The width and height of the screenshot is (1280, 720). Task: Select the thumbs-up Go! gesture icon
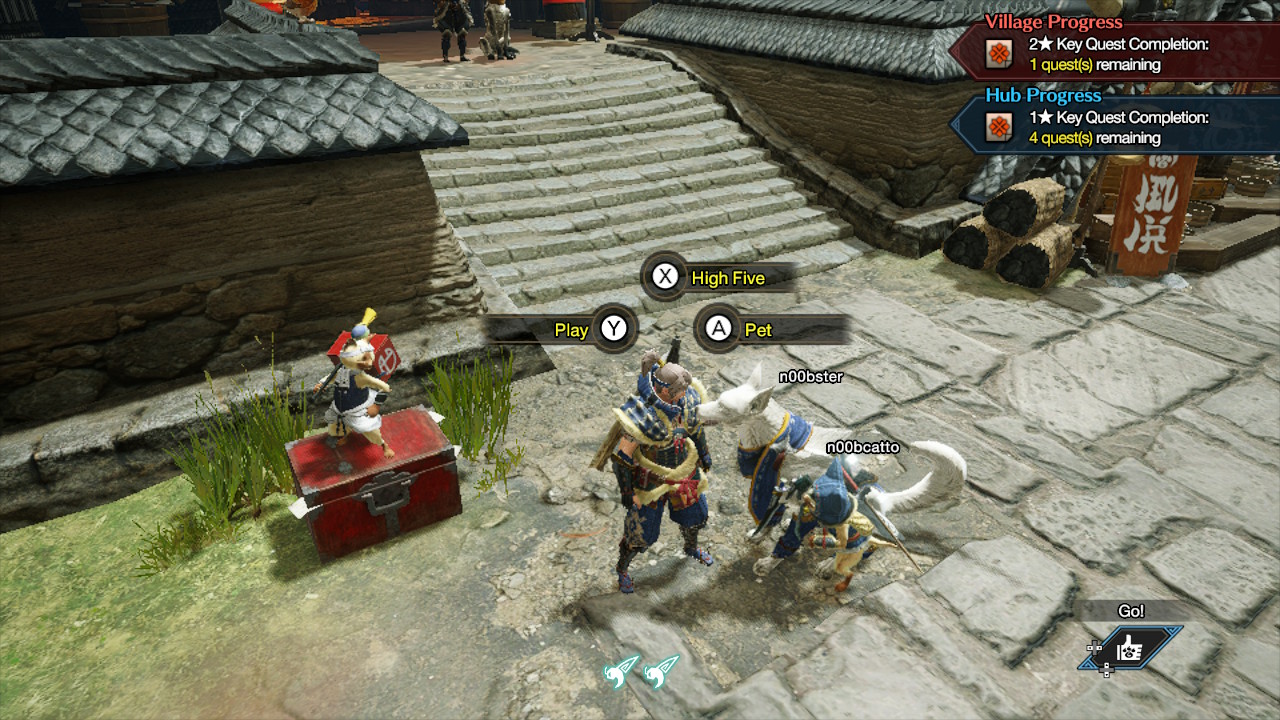[1128, 648]
